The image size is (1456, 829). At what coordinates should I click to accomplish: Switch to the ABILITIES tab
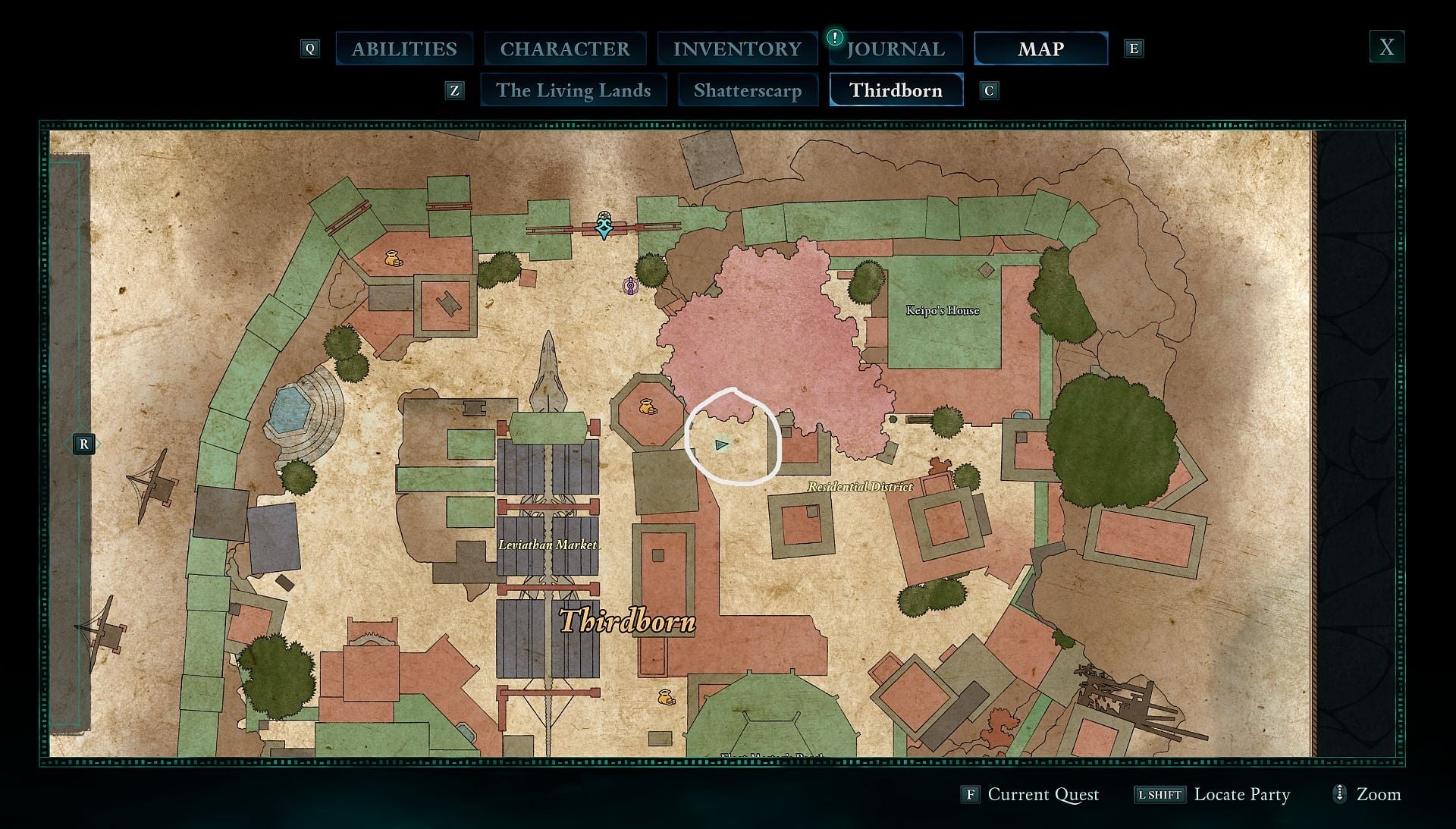coord(404,49)
